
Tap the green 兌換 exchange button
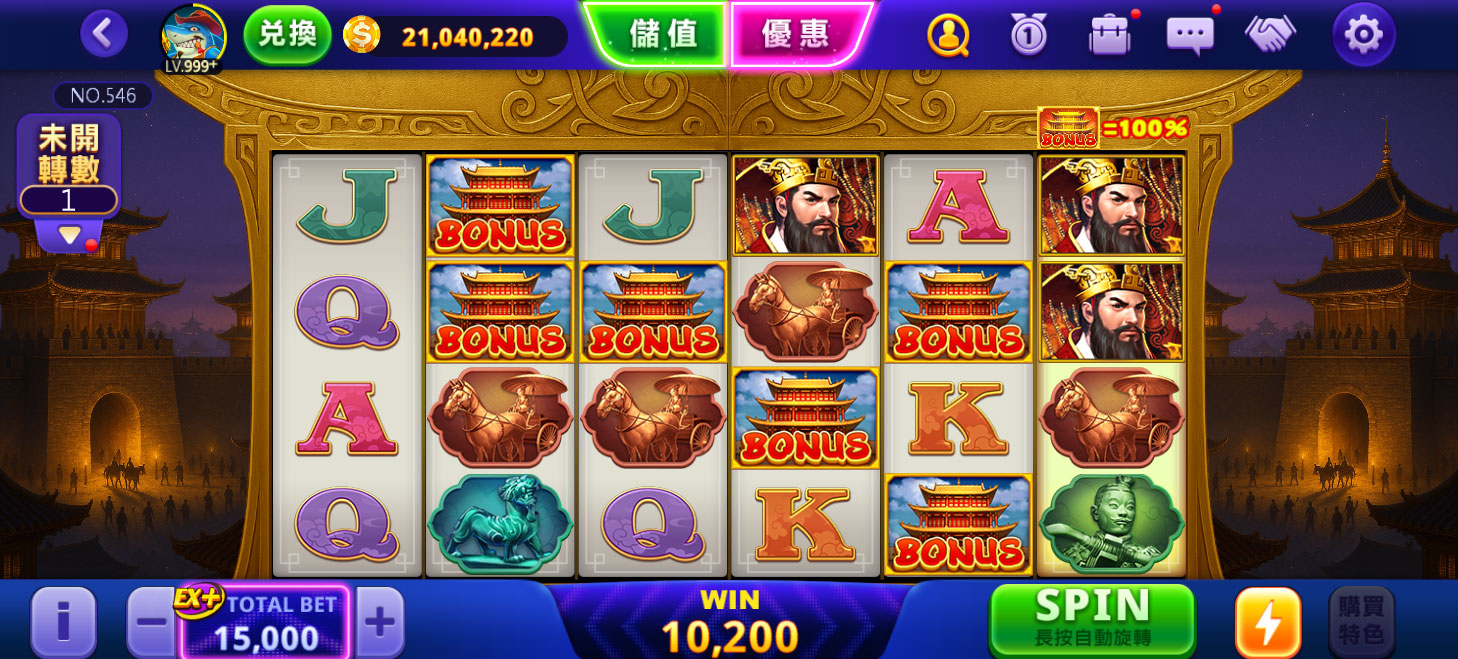(287, 35)
